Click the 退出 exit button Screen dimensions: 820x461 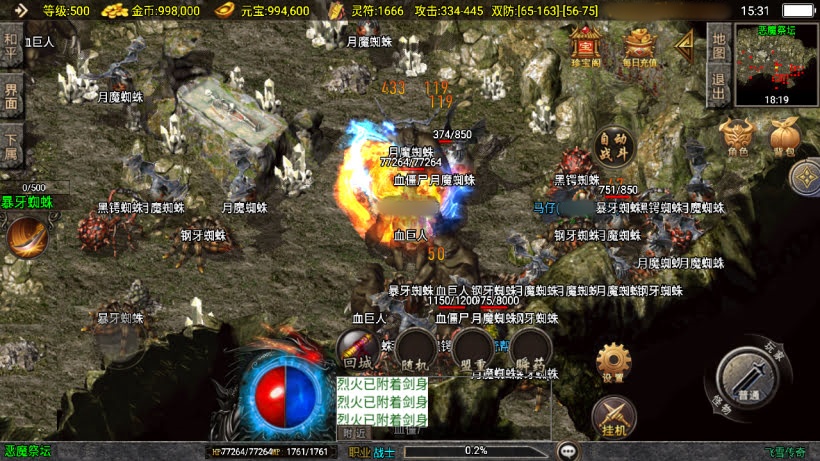718,84
